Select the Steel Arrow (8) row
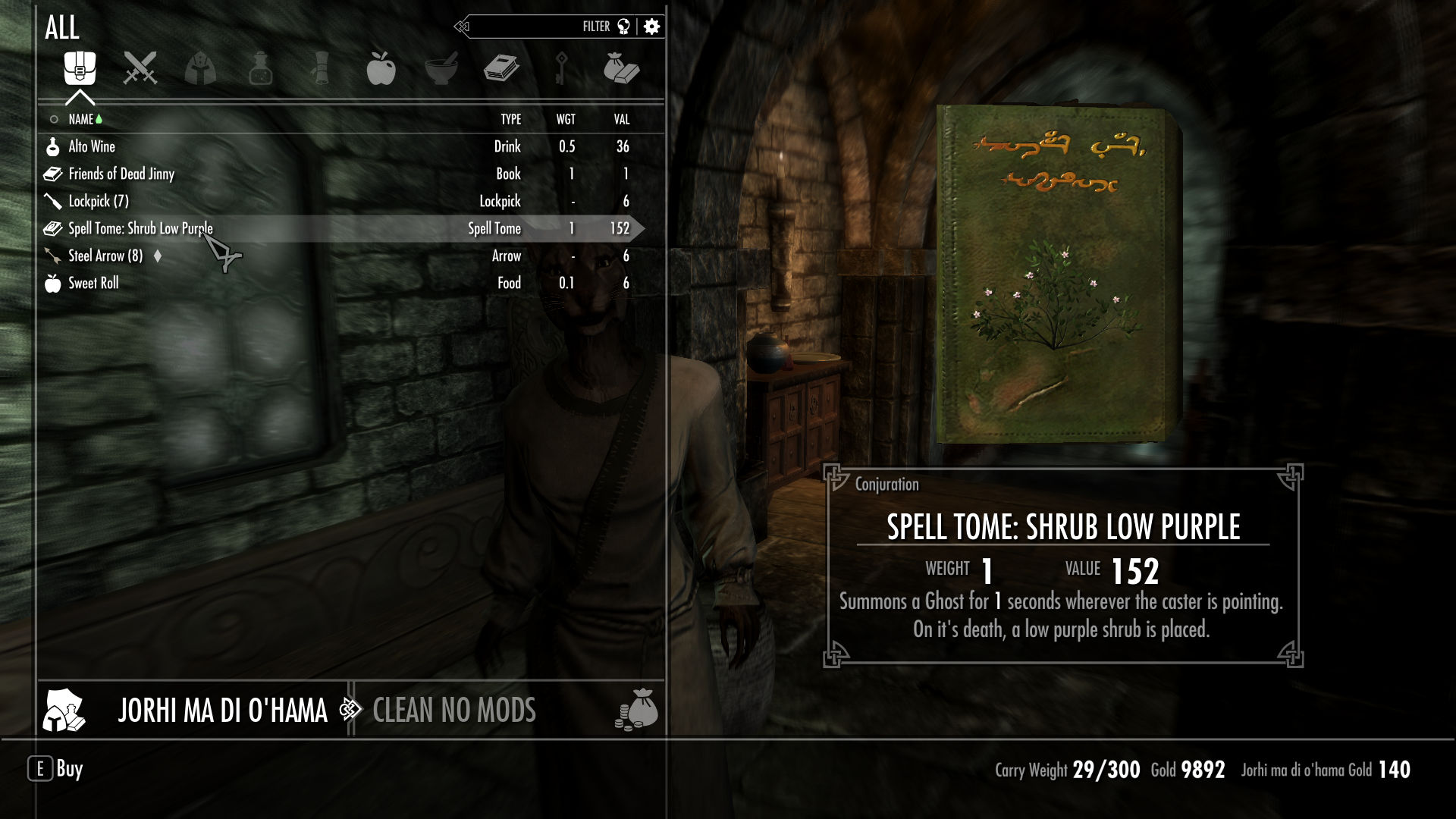 click(x=105, y=256)
